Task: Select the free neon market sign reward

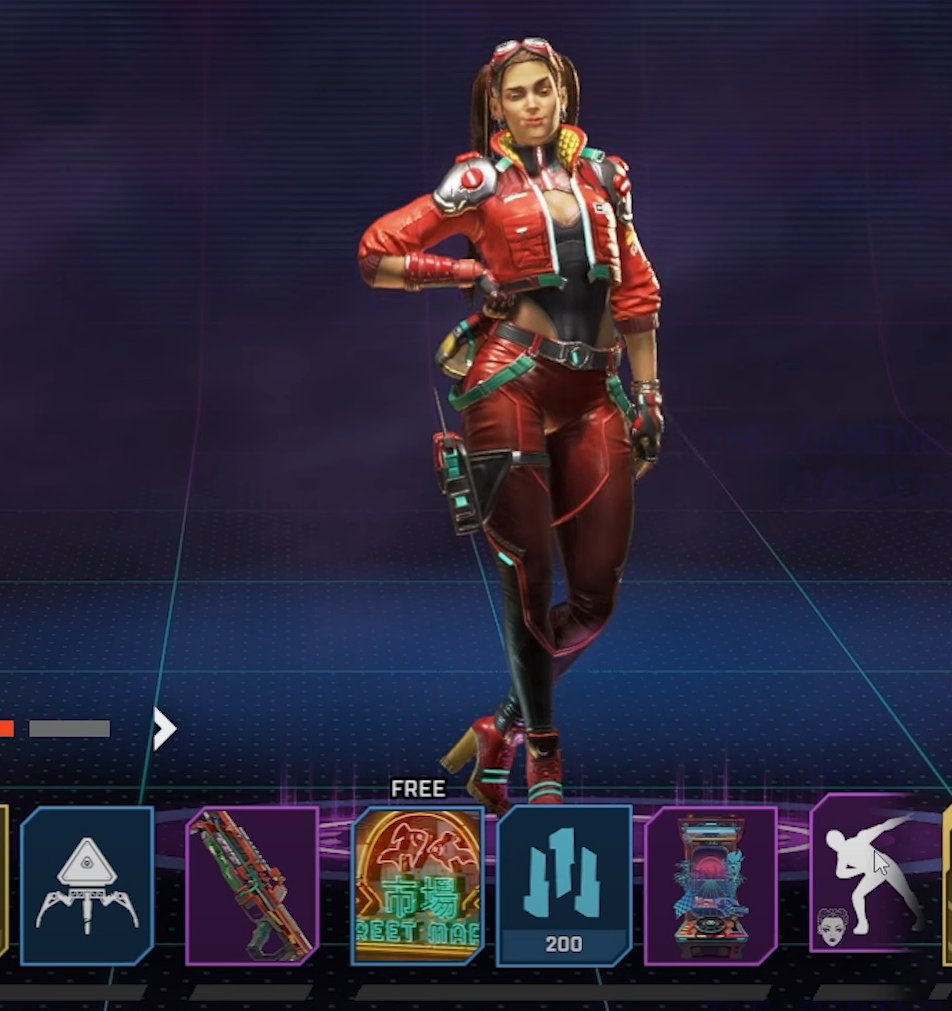Action: pyautogui.click(x=417, y=885)
